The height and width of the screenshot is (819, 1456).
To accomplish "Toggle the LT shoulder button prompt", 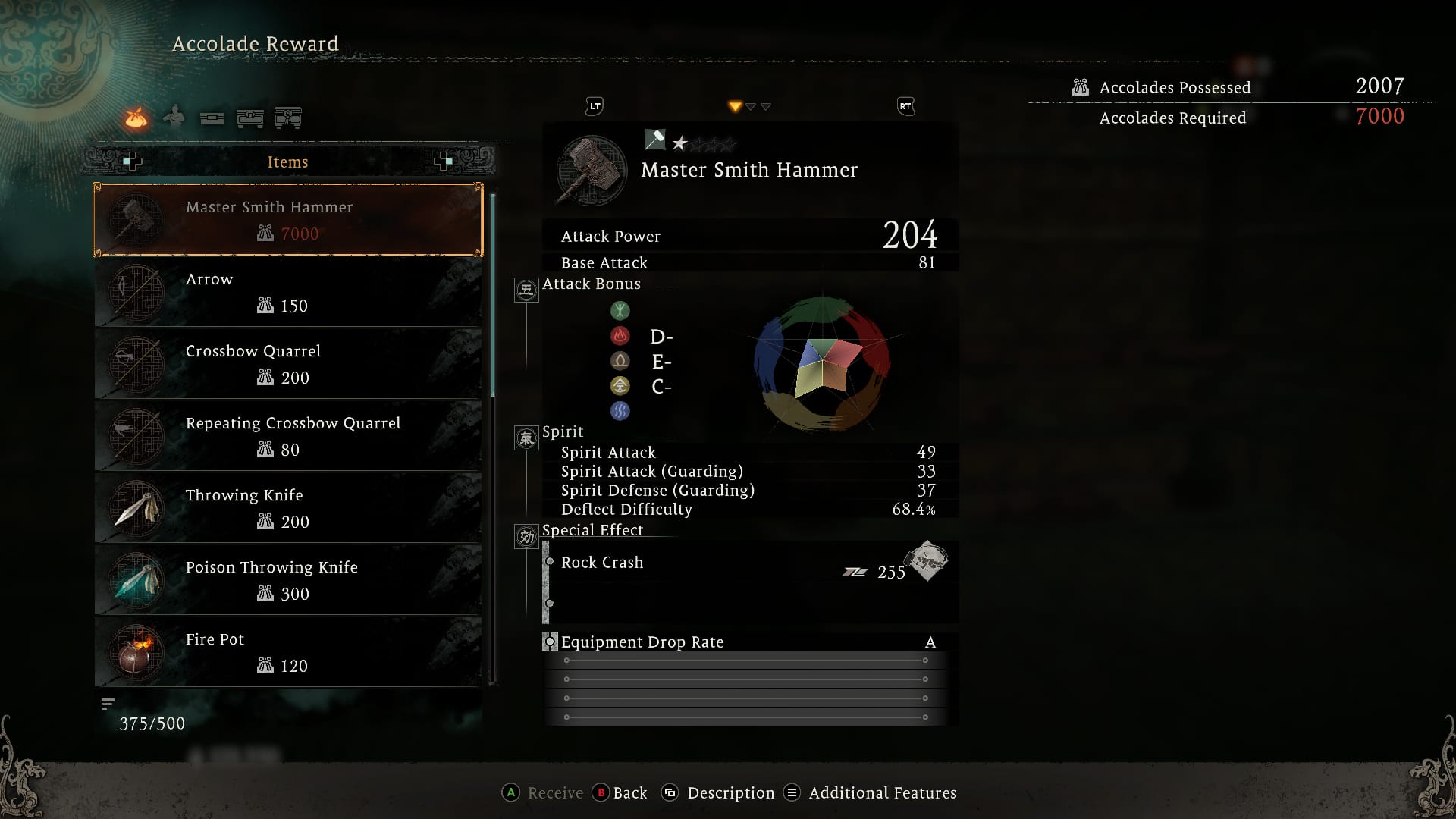I will [x=594, y=106].
